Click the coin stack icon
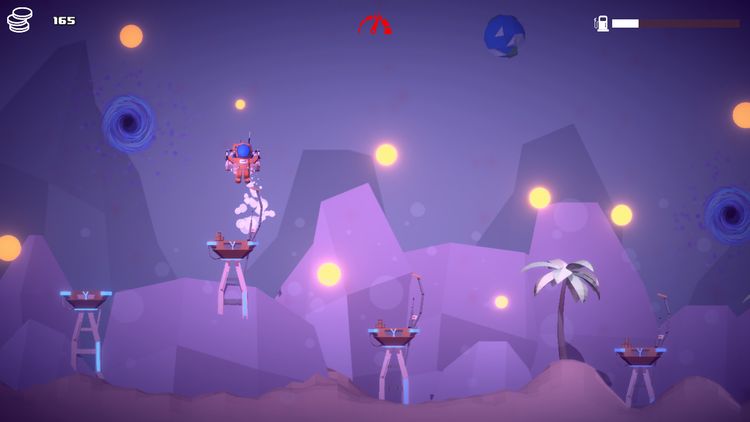The image size is (750, 422). pos(20,20)
